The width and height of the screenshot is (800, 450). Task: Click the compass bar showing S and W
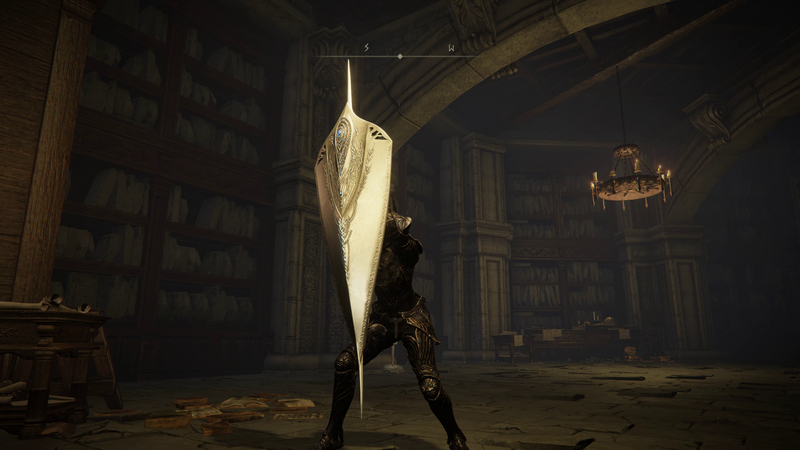(x=400, y=54)
